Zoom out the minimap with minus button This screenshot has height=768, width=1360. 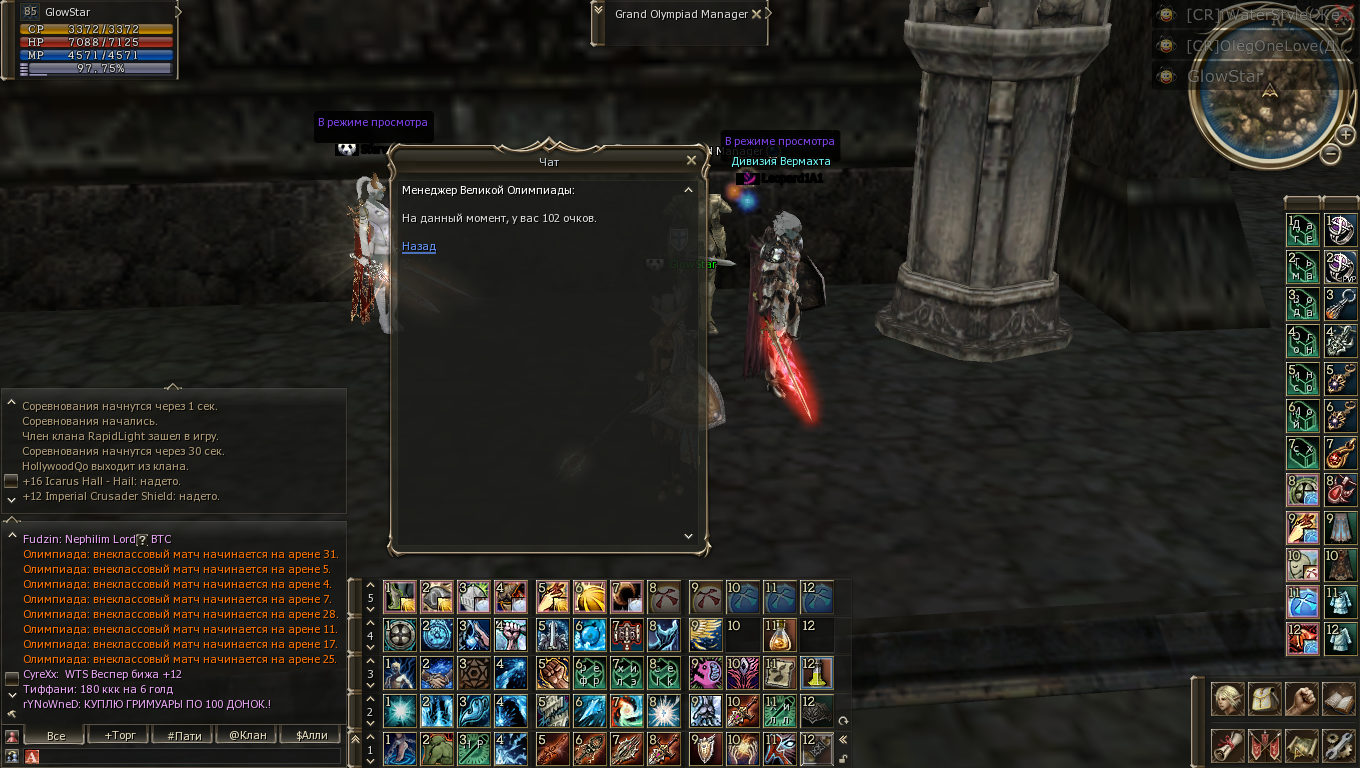1330,153
